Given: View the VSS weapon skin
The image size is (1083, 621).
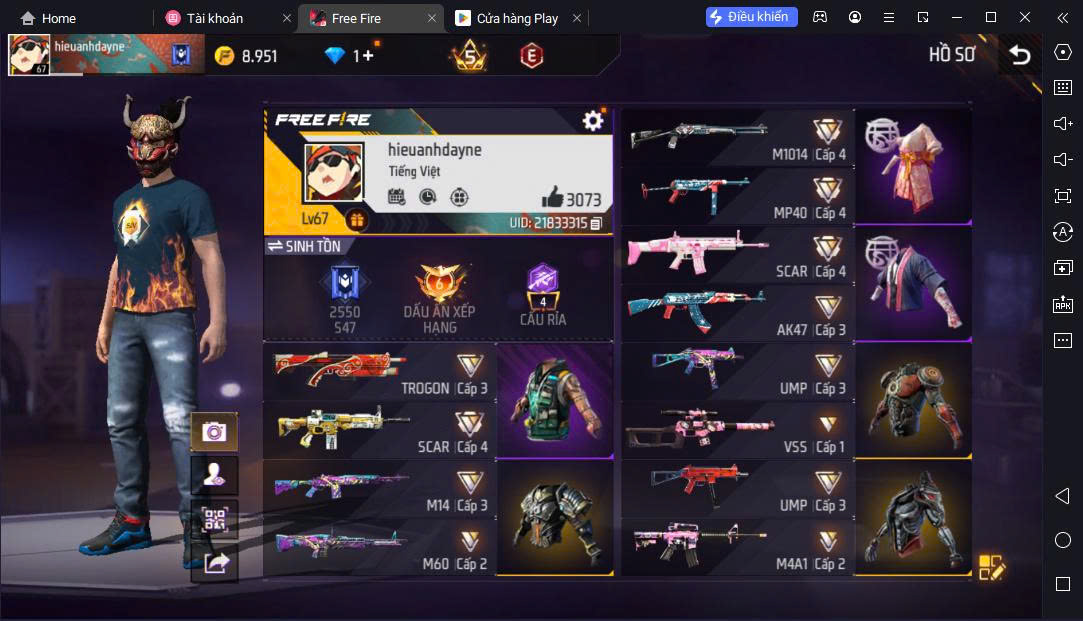Looking at the screenshot, I should (737, 430).
